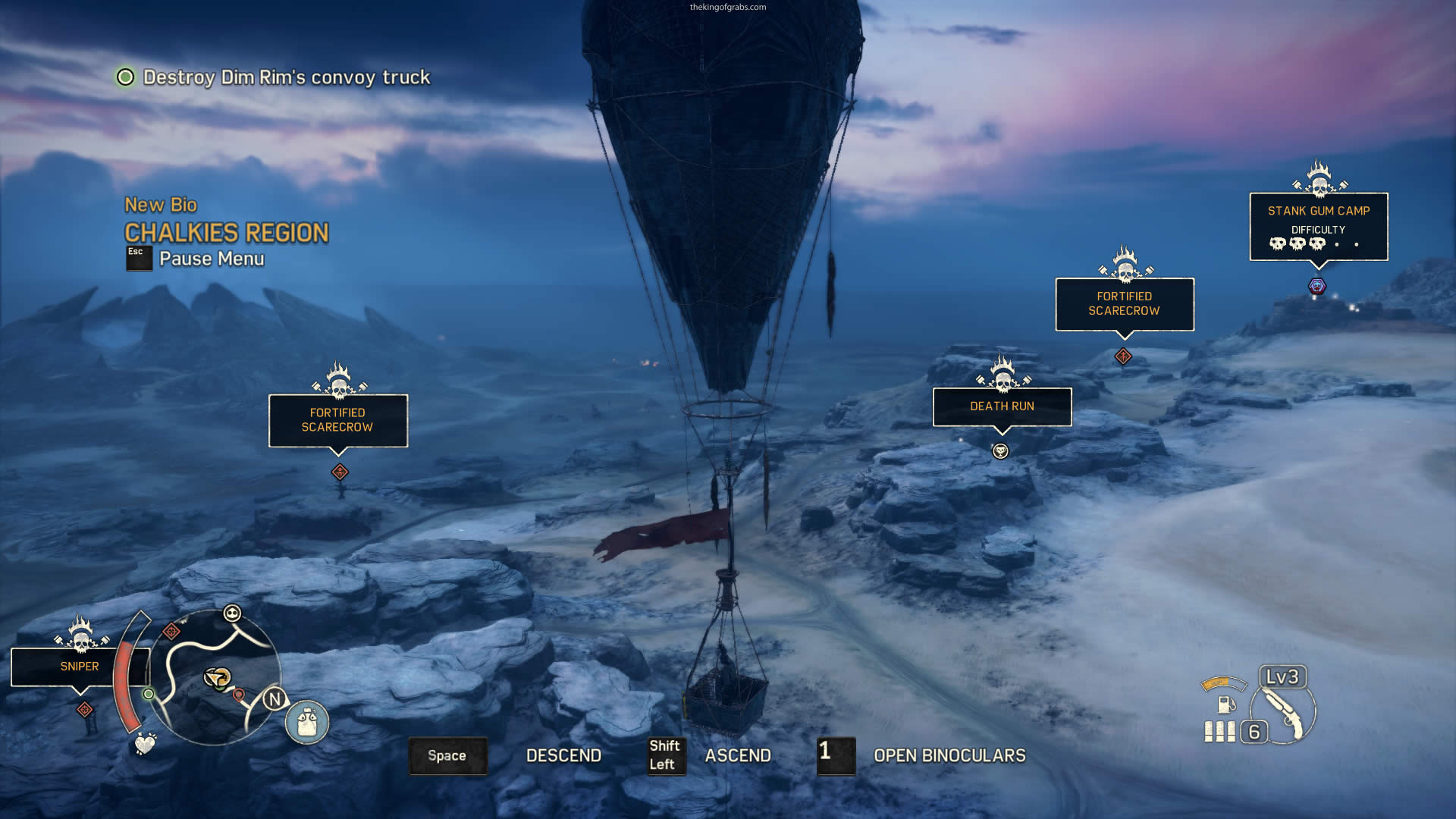Click the Destroy Dim Rim's convoy truck objective
This screenshot has width=1456, height=819.
coord(286,77)
